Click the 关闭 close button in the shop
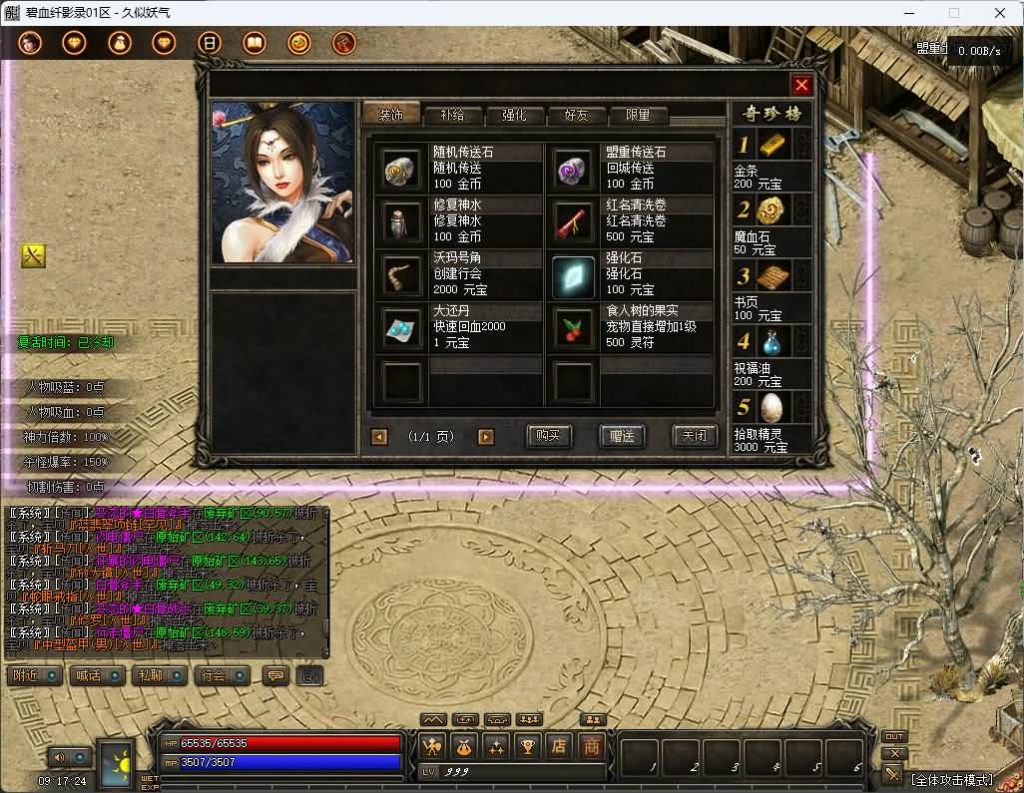The height and width of the screenshot is (793, 1024). tap(694, 436)
